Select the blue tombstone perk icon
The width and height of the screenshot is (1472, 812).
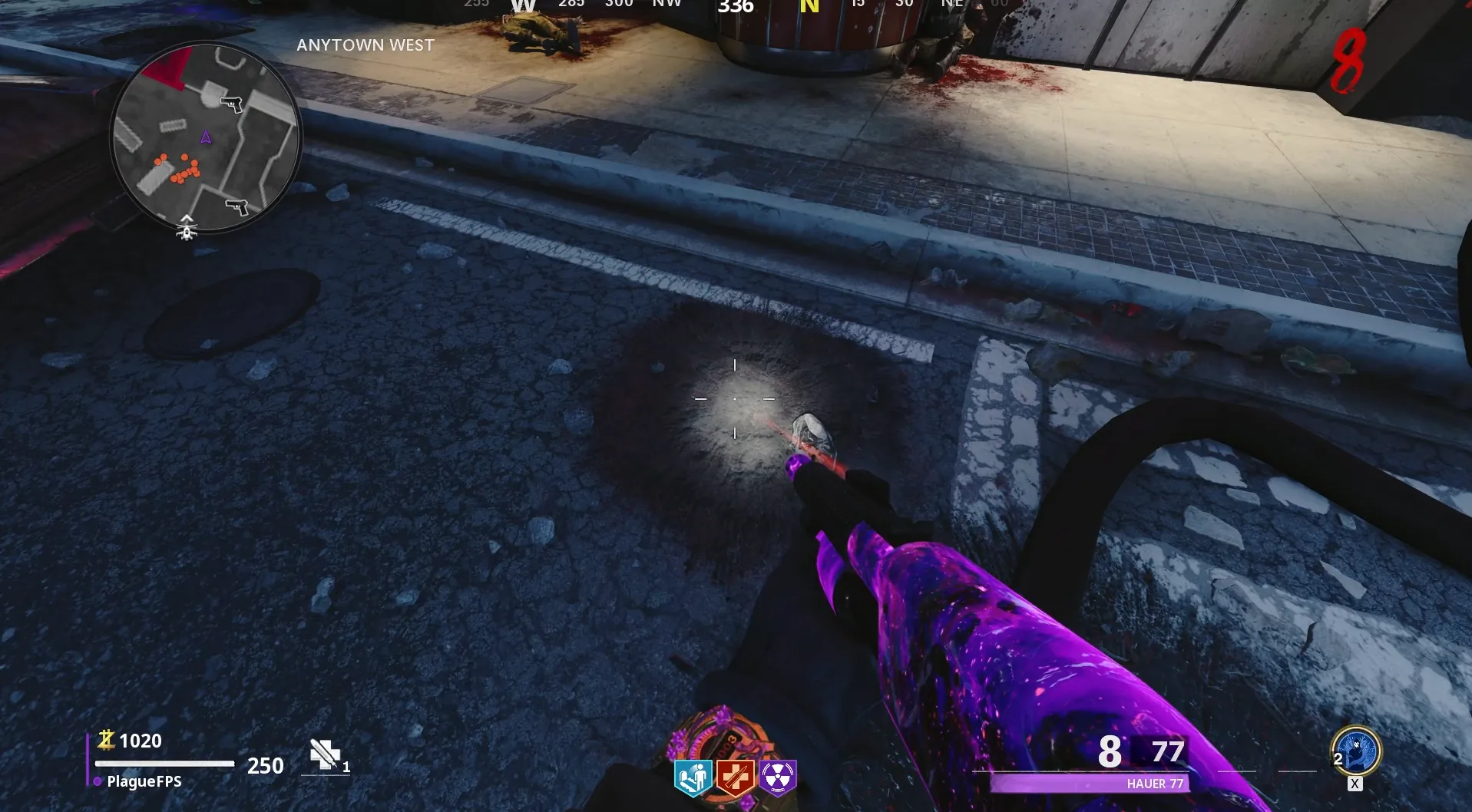(x=693, y=778)
